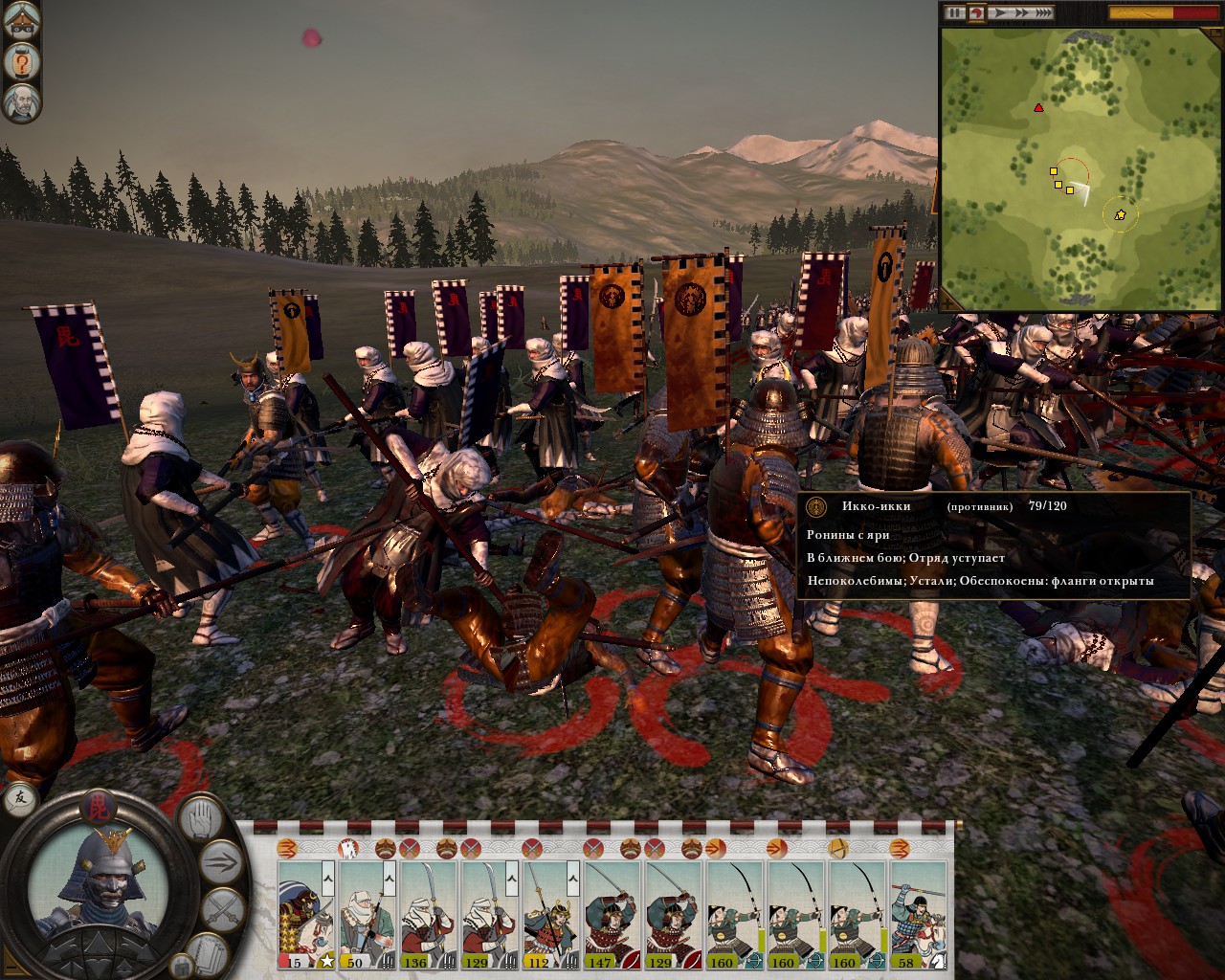Click the crossed-swords attack icon
Image resolution: width=1225 pixels, height=980 pixels.
(225, 906)
